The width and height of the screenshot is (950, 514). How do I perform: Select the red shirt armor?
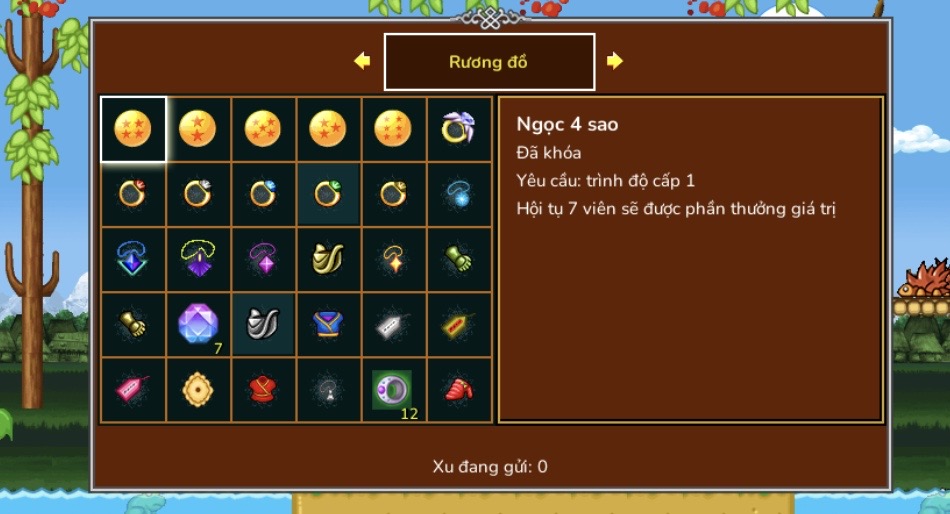263,389
